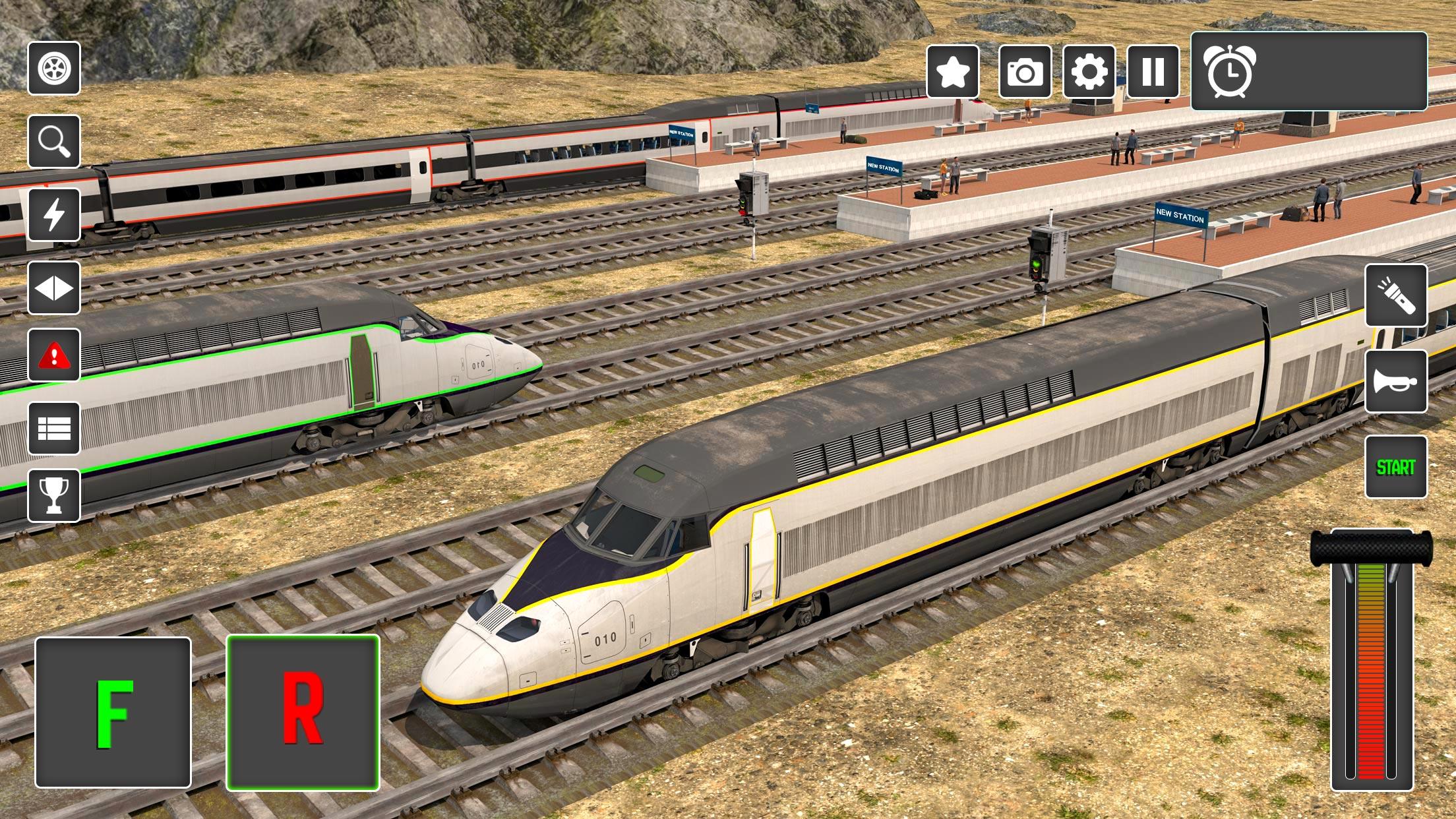Open the settings gear menu
This screenshot has height=819, width=1456.
pyautogui.click(x=1089, y=71)
